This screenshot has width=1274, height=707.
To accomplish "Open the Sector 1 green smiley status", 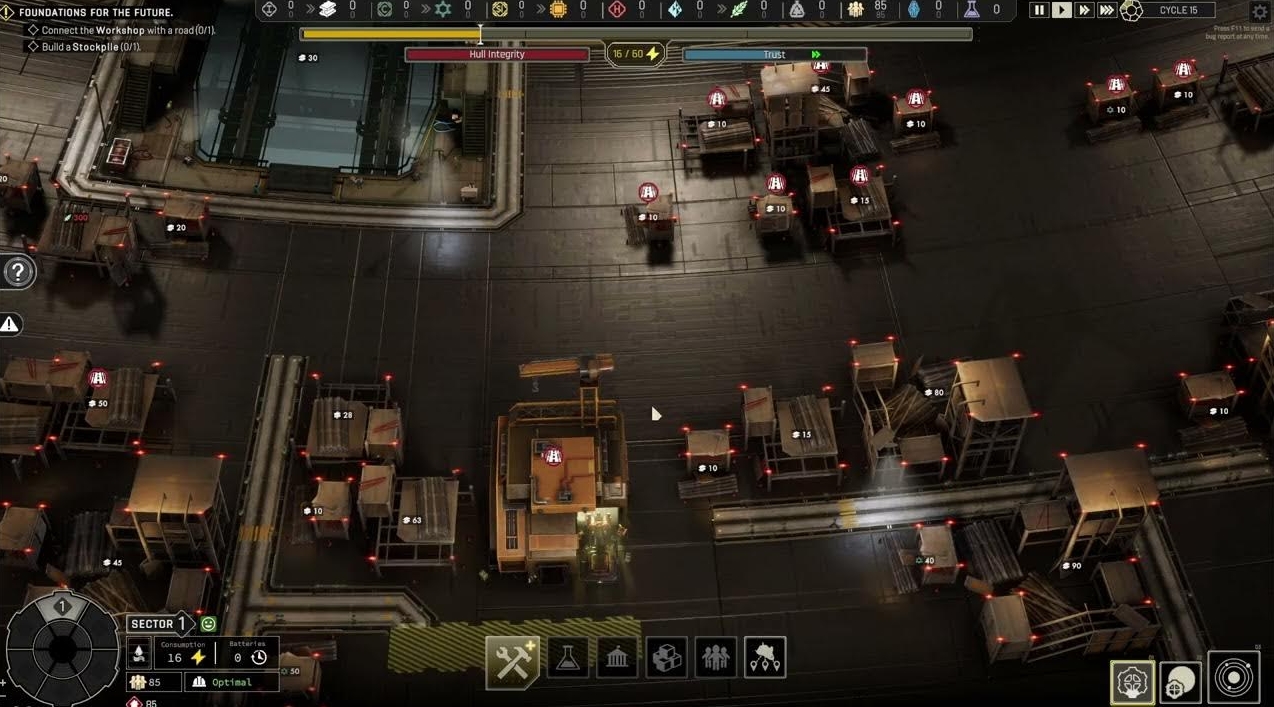I will coord(208,624).
